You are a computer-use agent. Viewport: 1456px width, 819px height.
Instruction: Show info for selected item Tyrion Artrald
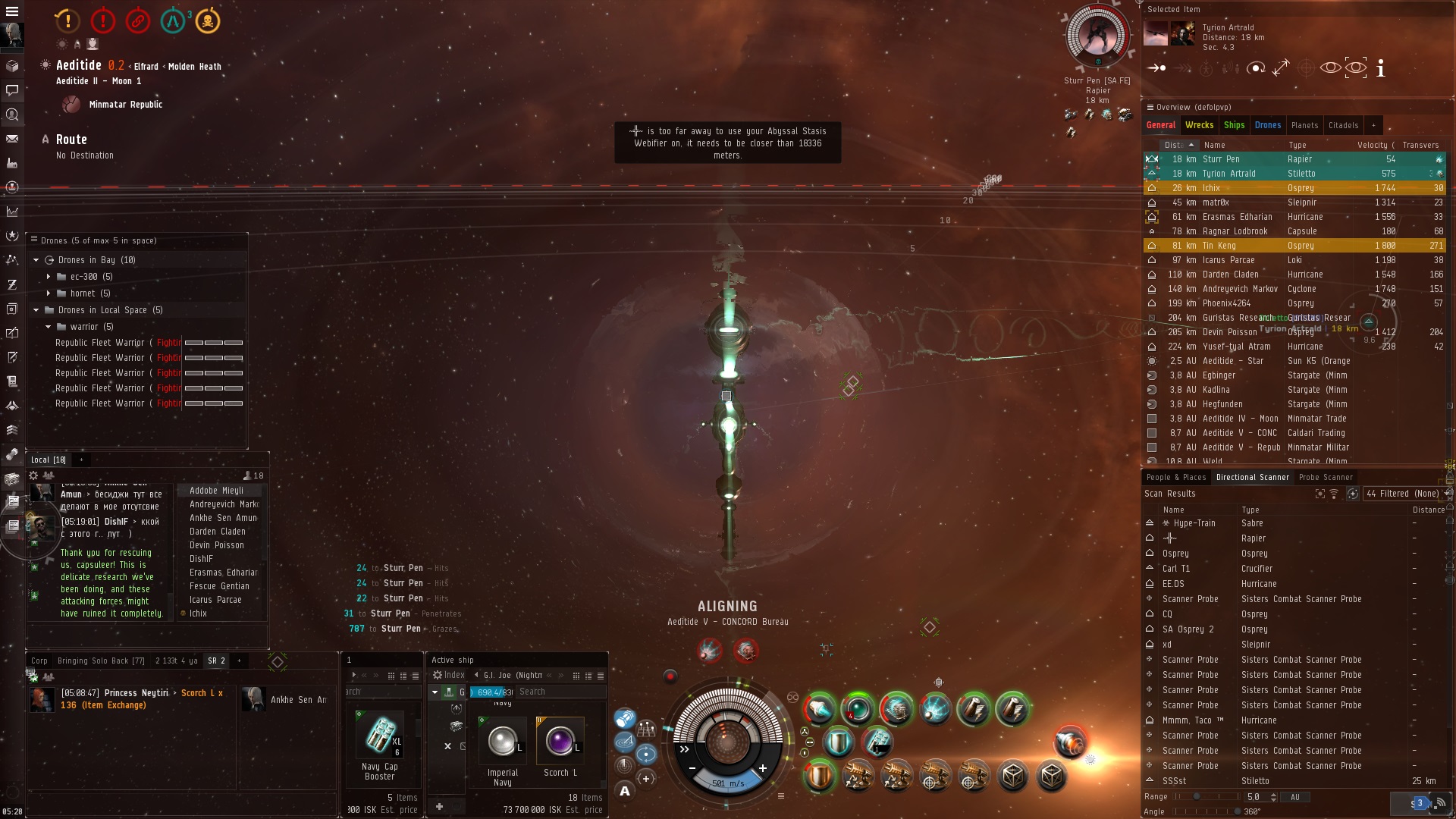[x=1380, y=68]
